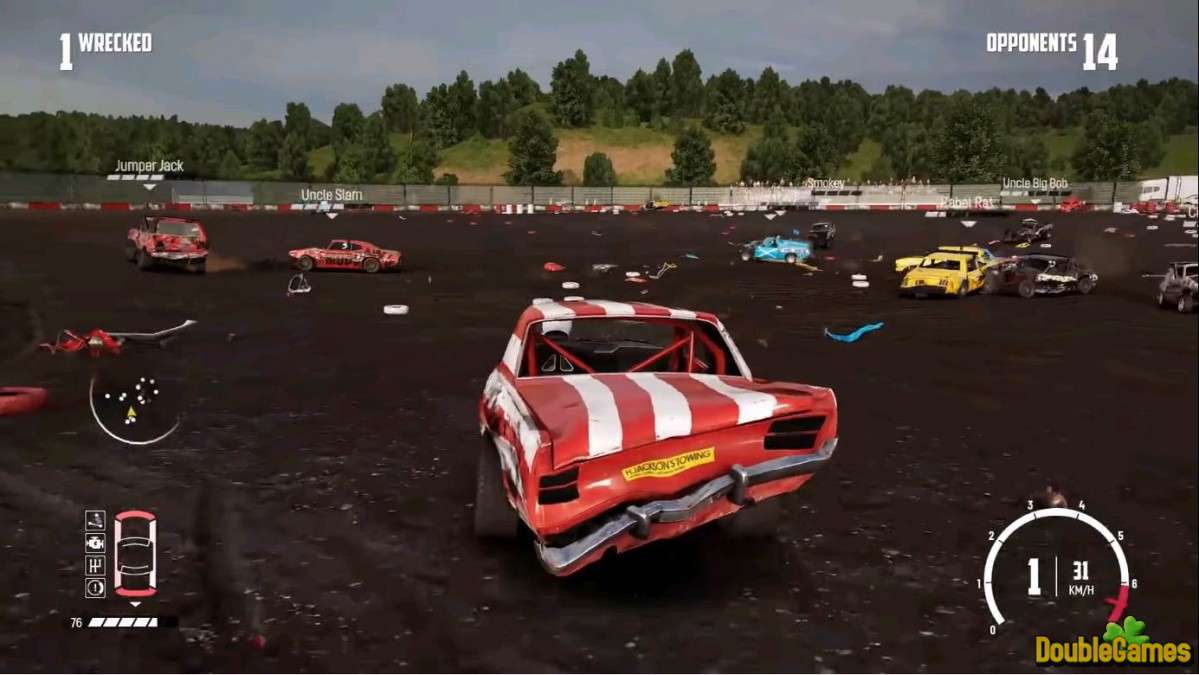Select the Uncle Slam name tag

[331, 195]
